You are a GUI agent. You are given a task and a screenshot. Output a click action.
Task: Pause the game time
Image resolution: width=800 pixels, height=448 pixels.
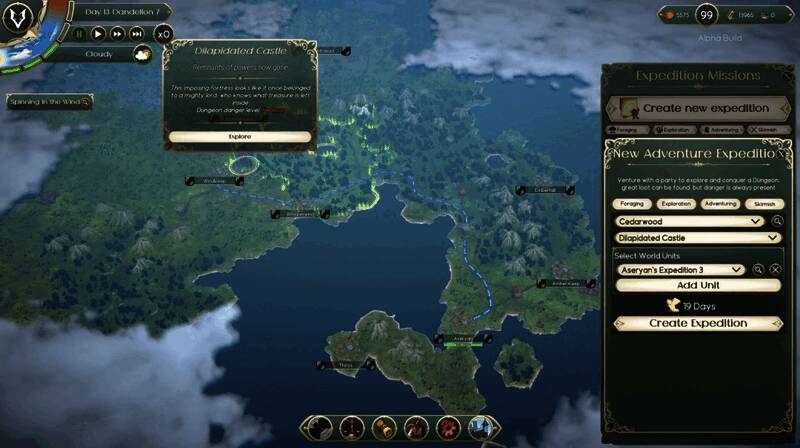(80, 33)
